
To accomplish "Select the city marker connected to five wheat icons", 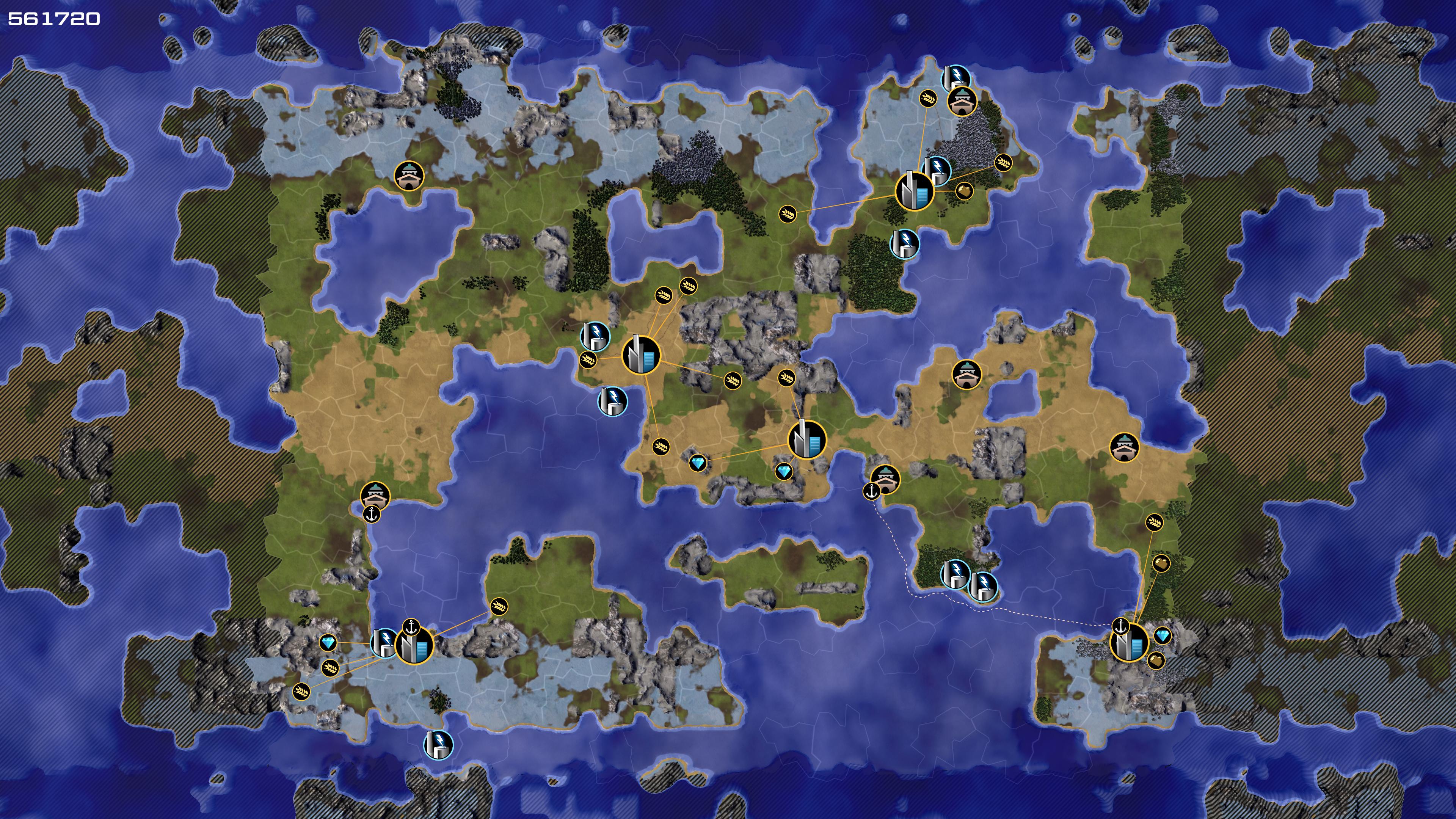I will (641, 355).
